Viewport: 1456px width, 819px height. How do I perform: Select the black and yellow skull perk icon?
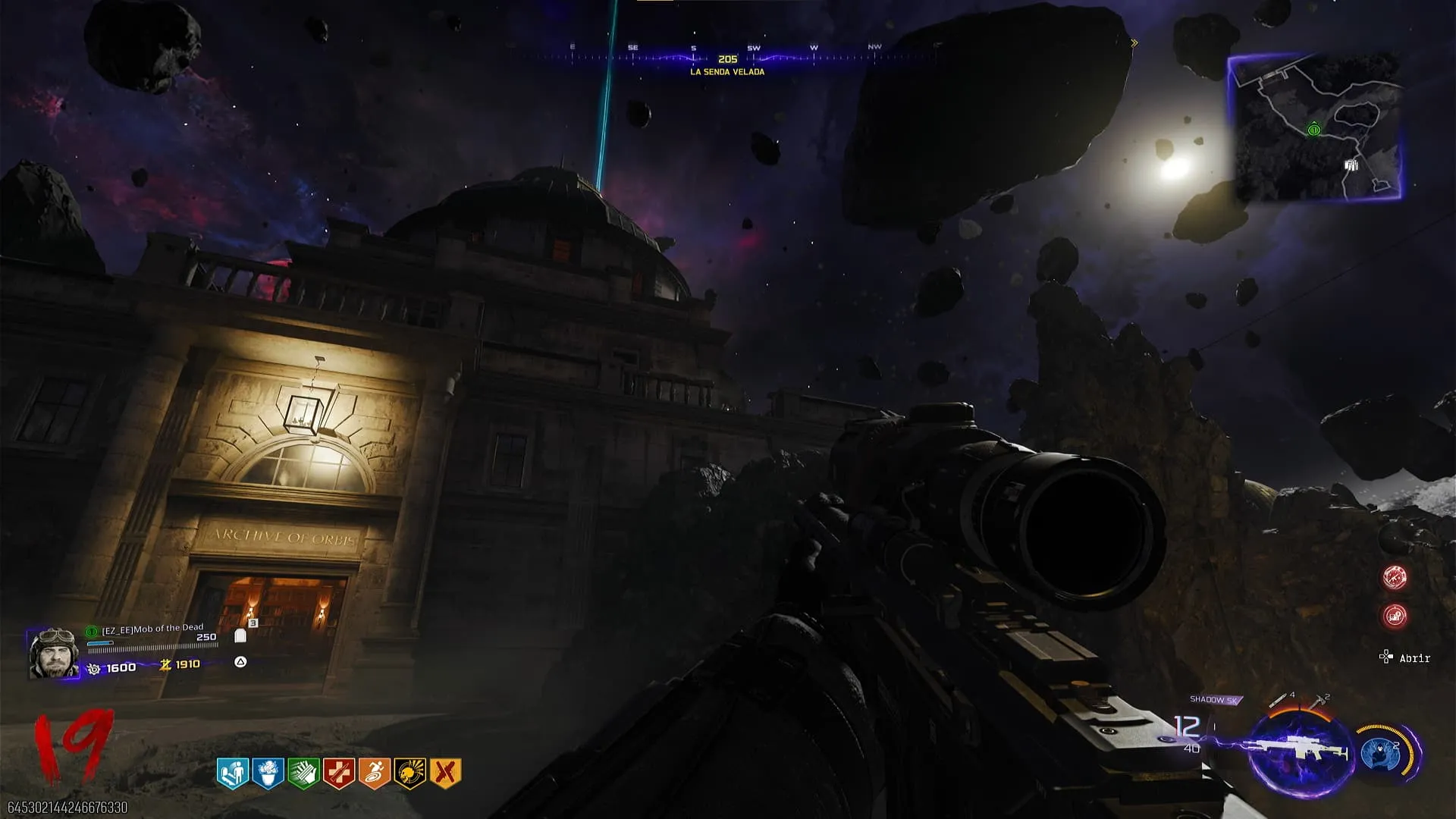[x=410, y=773]
